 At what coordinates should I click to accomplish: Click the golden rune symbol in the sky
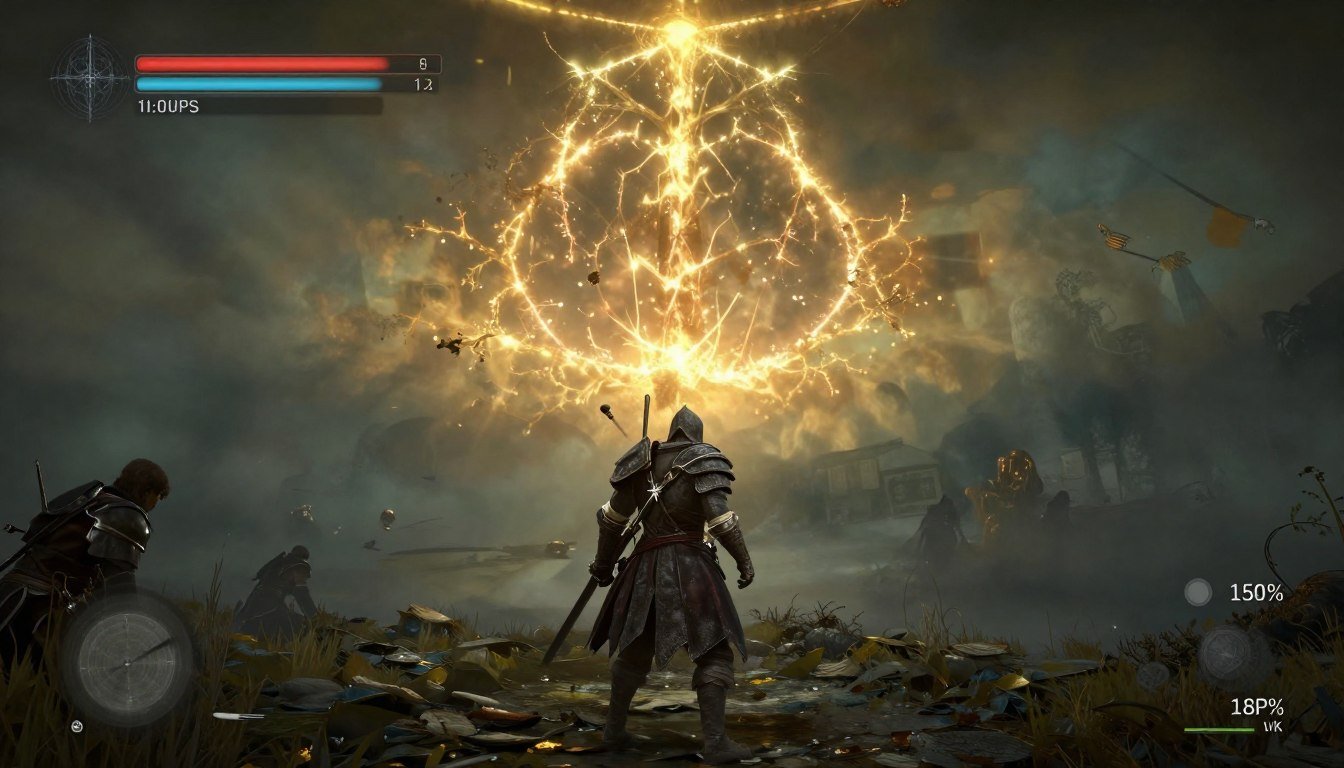tap(672, 200)
